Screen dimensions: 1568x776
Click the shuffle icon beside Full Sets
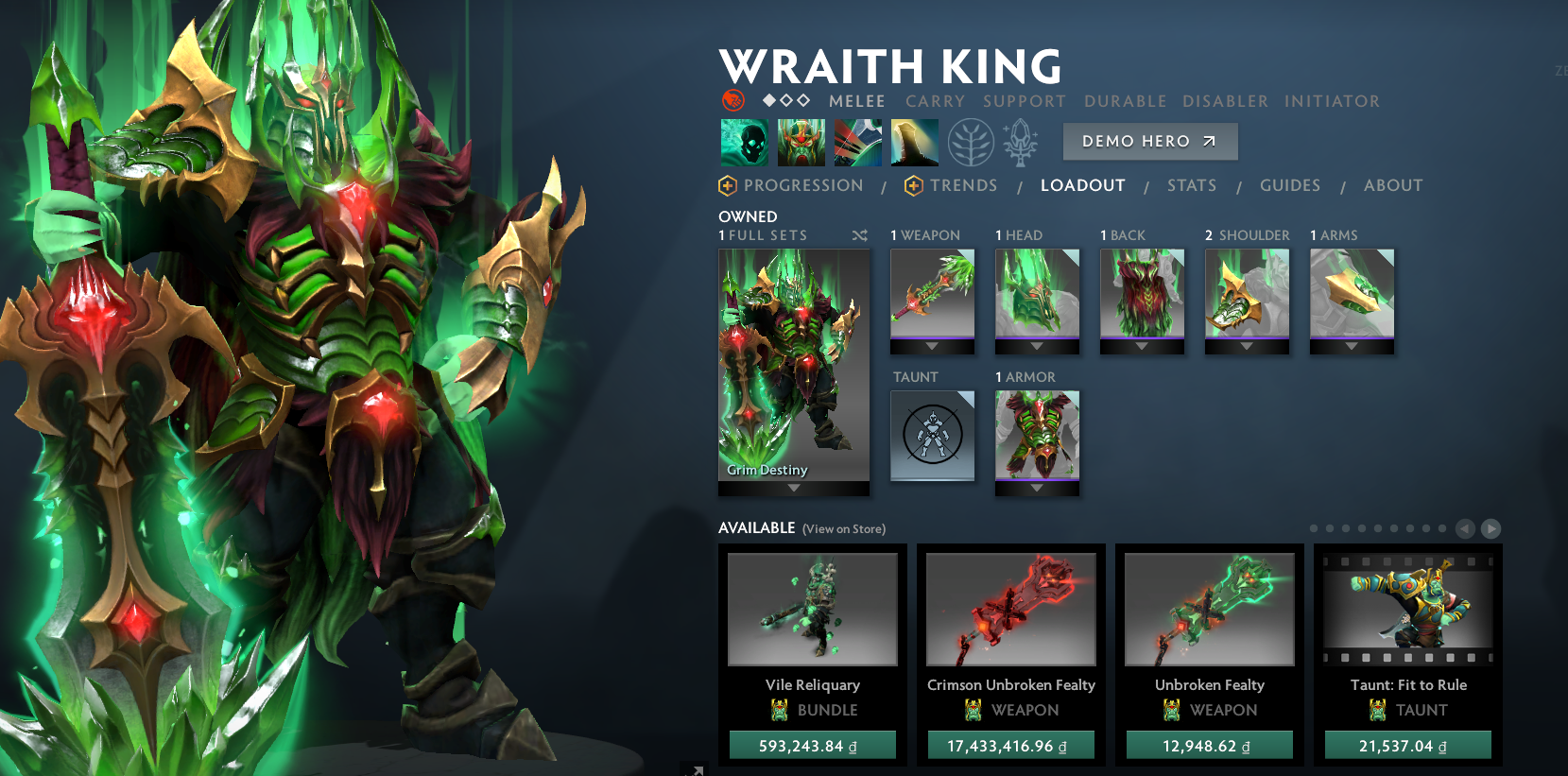tap(860, 236)
